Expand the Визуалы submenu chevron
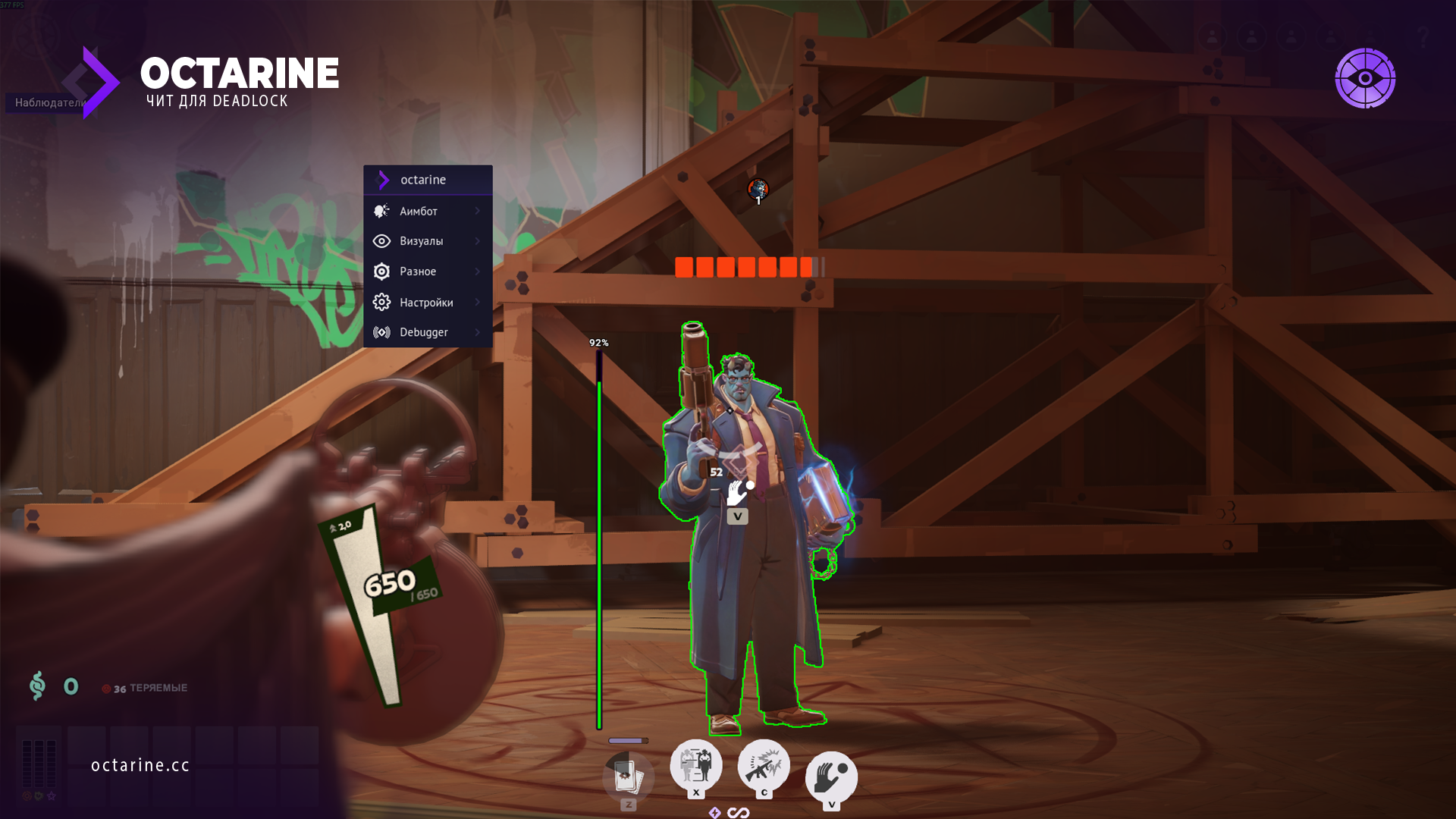1456x819 pixels. tap(479, 241)
